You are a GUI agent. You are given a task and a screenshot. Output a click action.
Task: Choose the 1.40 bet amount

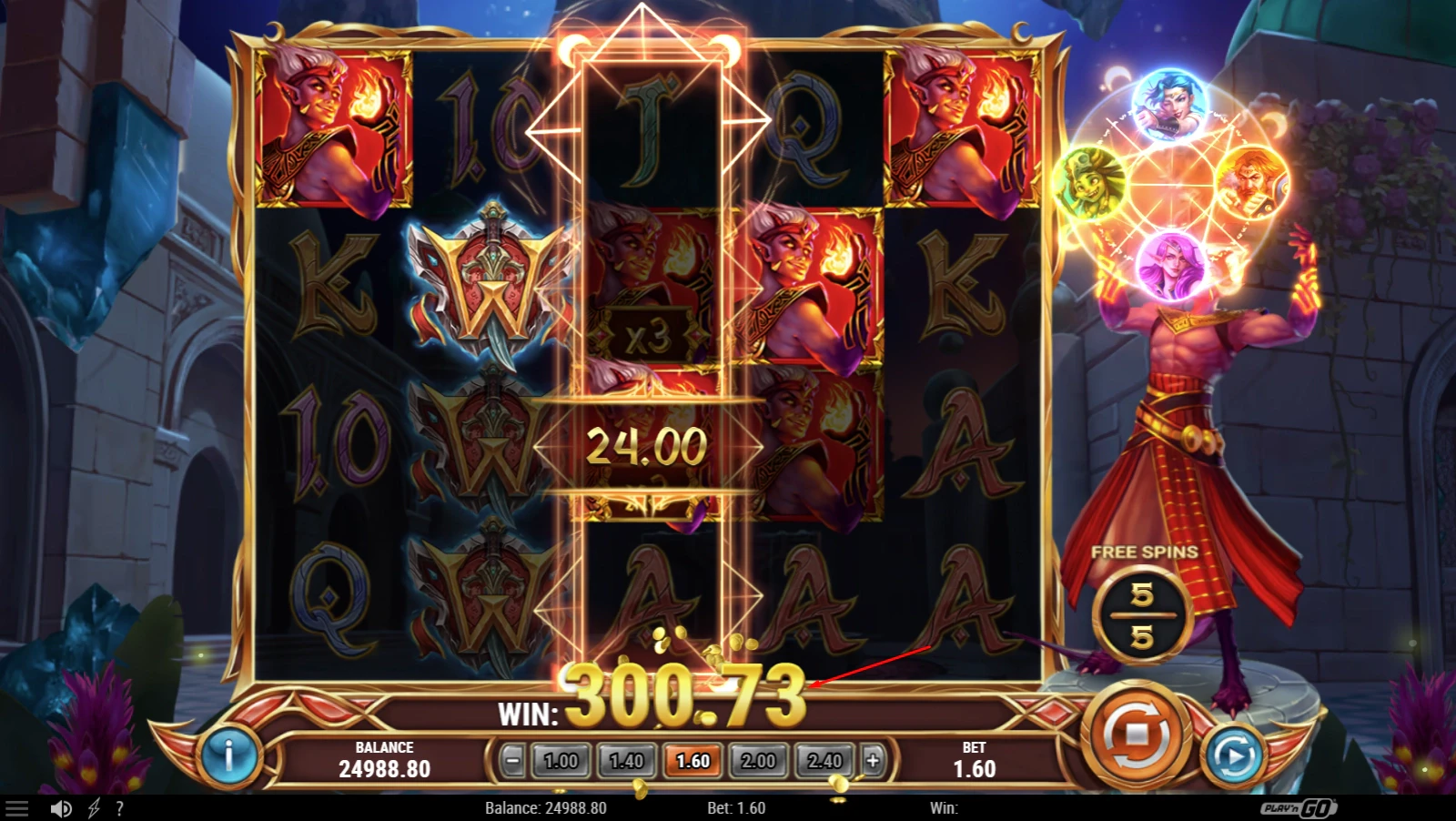coord(626,760)
